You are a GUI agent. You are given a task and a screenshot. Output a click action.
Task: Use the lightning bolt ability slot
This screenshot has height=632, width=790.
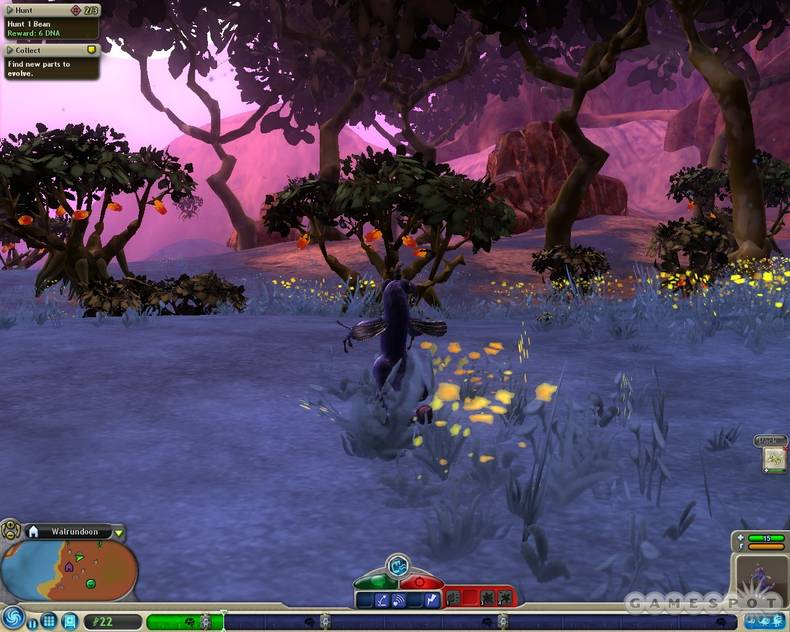[x=433, y=599]
